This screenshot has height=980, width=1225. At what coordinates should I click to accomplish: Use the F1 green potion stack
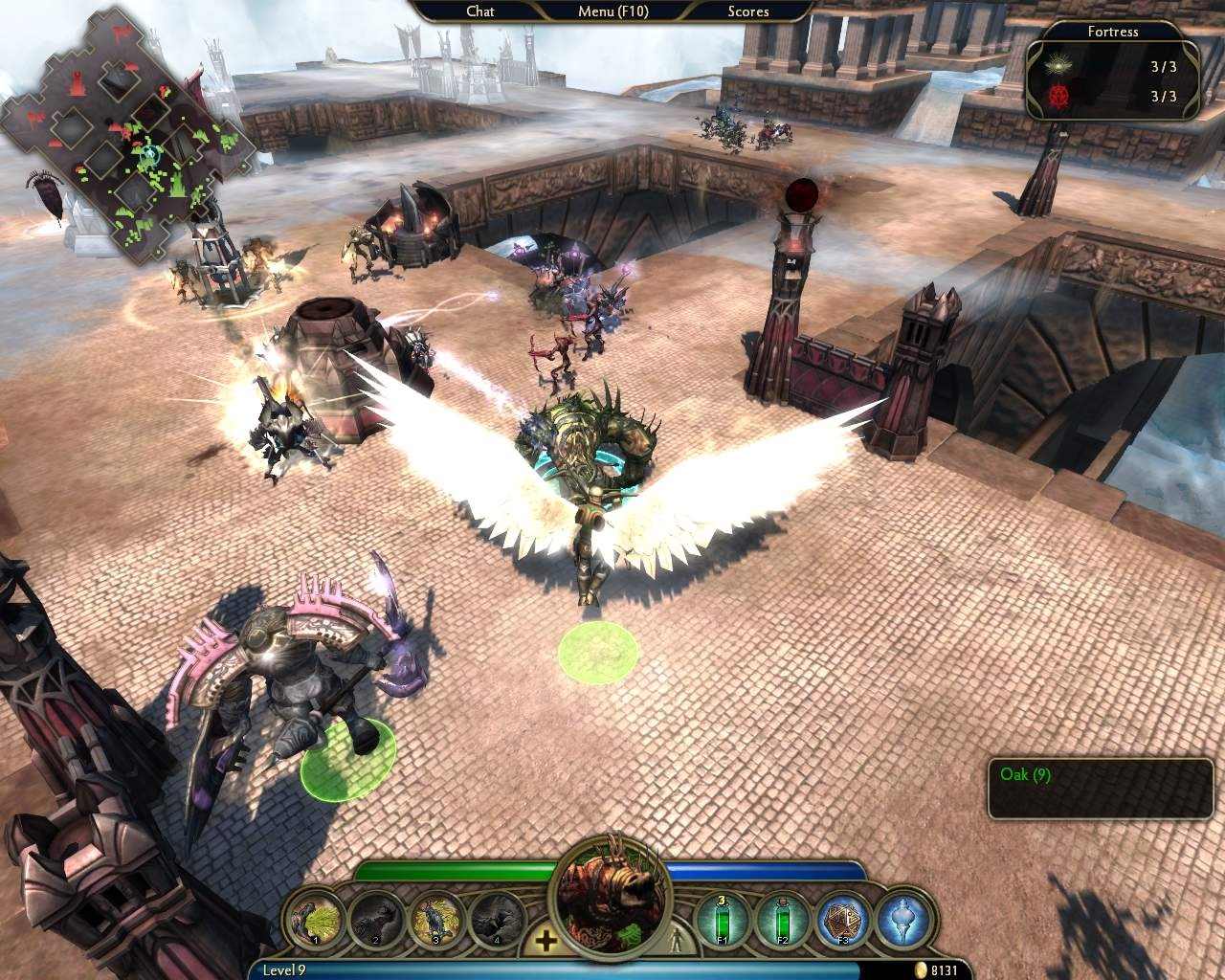(x=724, y=921)
